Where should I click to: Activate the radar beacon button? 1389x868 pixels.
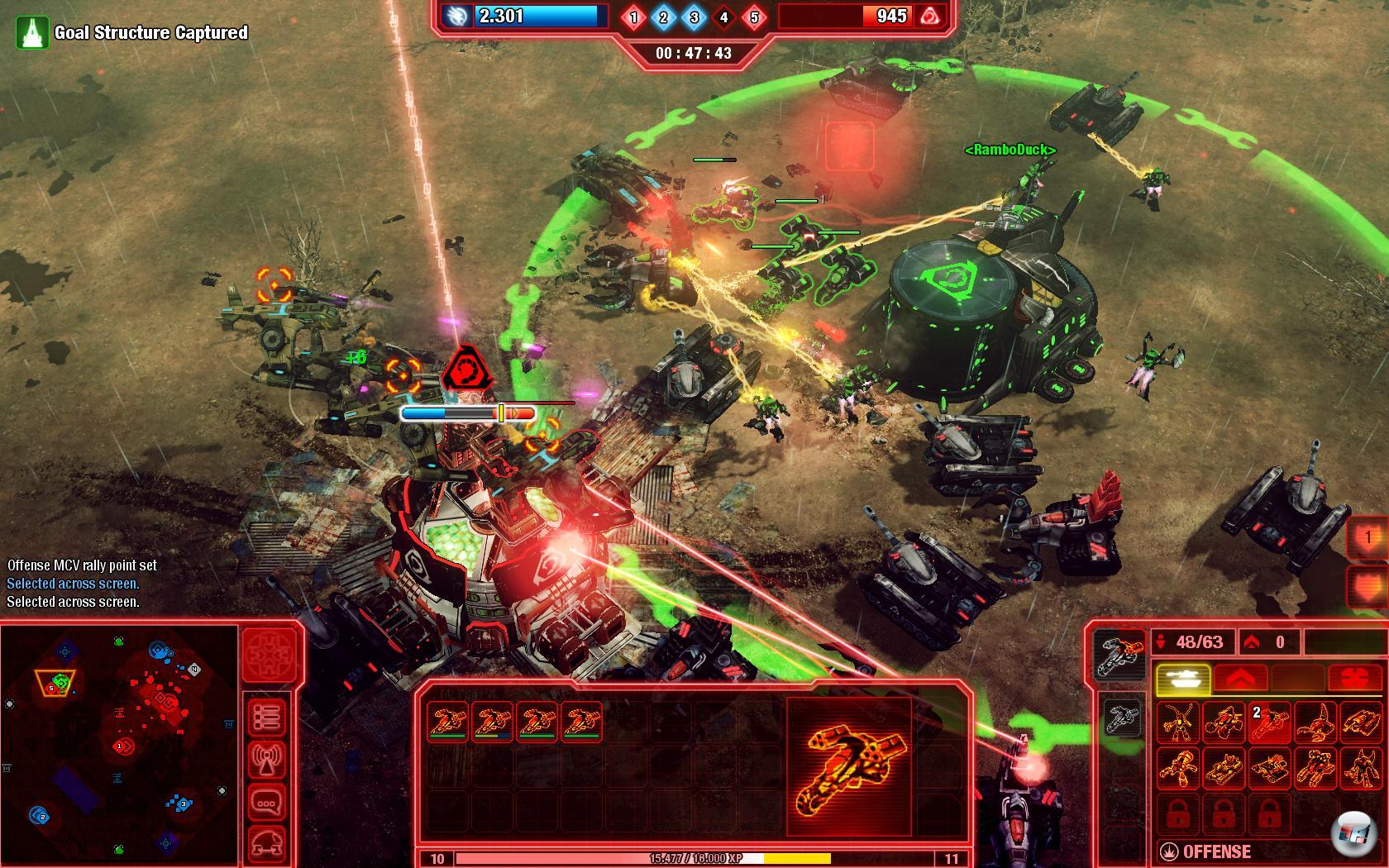pyautogui.click(x=266, y=759)
